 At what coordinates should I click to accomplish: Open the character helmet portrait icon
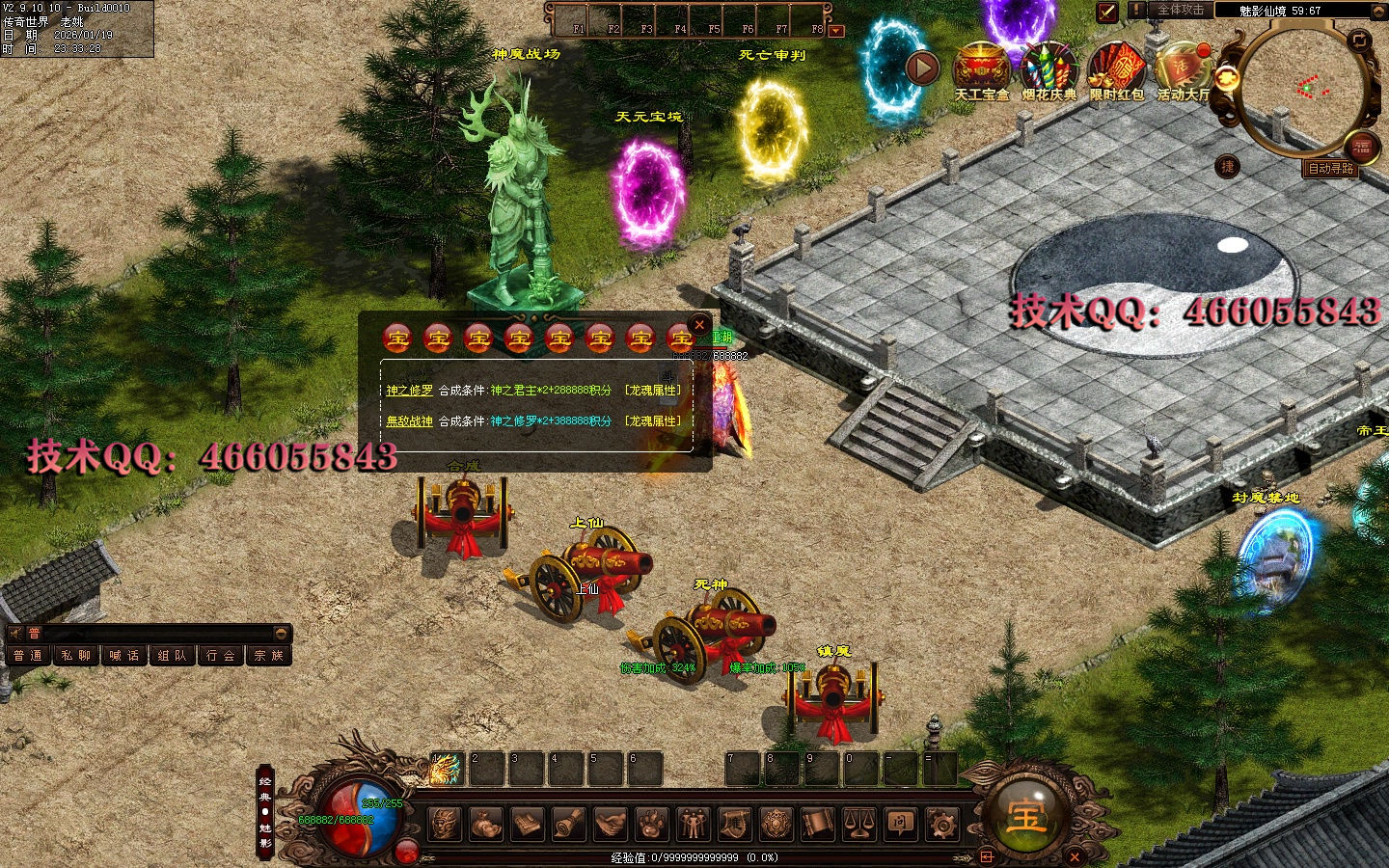[x=444, y=824]
